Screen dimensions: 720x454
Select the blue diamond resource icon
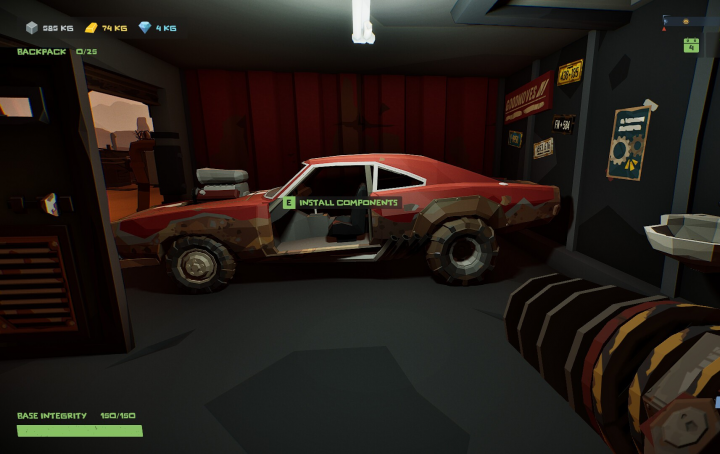145,28
